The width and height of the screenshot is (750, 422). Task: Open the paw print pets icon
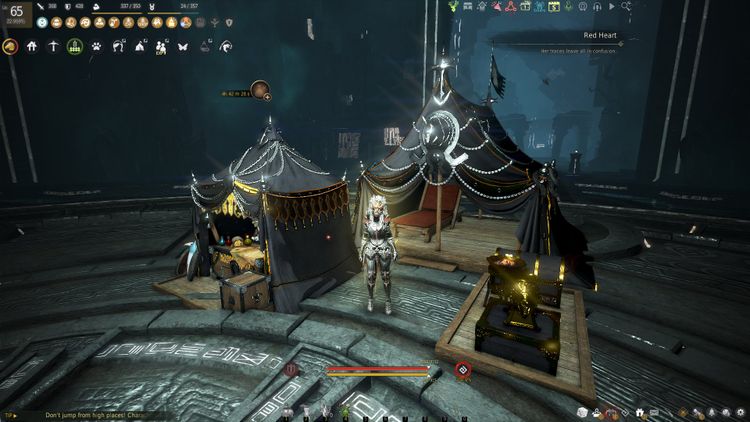click(97, 46)
